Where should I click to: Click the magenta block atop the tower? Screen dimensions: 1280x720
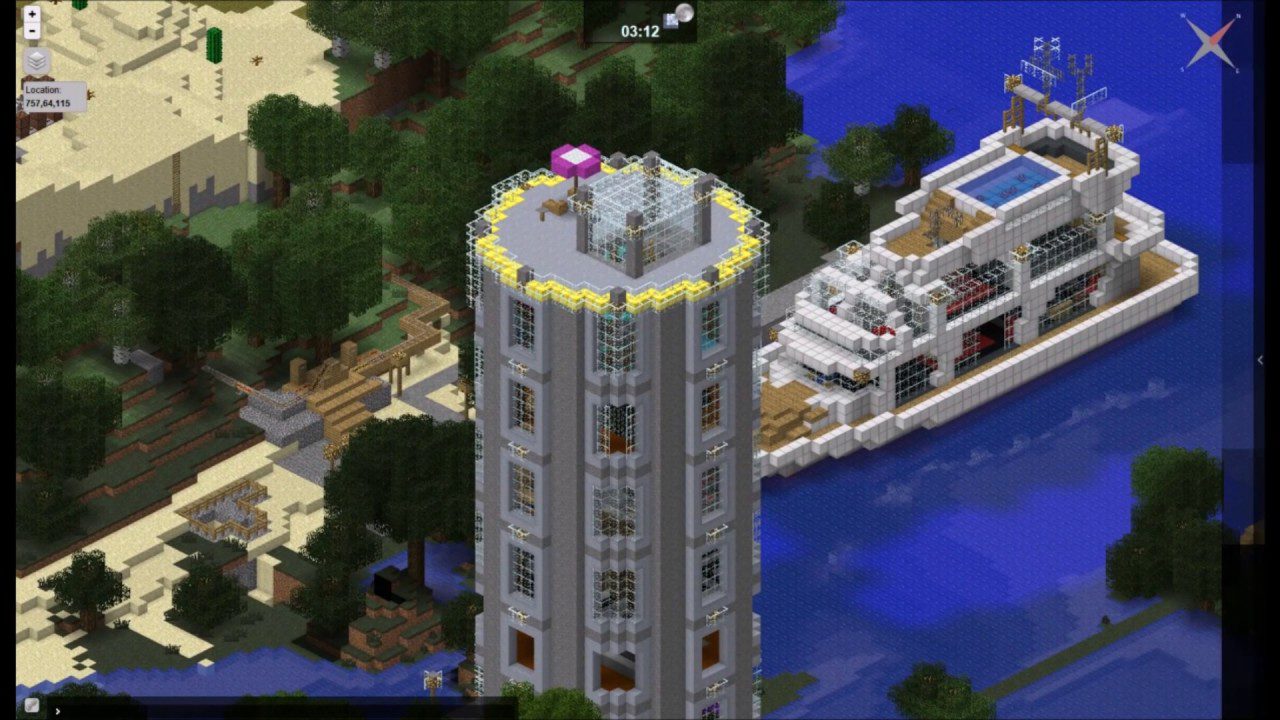click(x=574, y=158)
